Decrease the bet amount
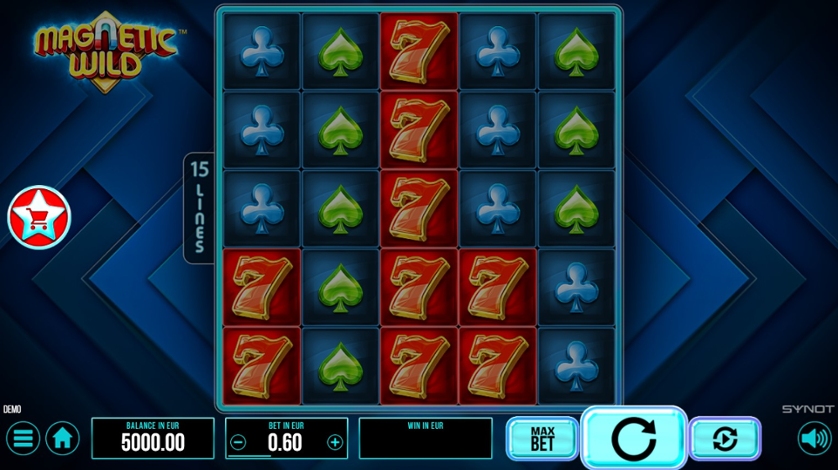The width and height of the screenshot is (838, 470). click(238, 442)
